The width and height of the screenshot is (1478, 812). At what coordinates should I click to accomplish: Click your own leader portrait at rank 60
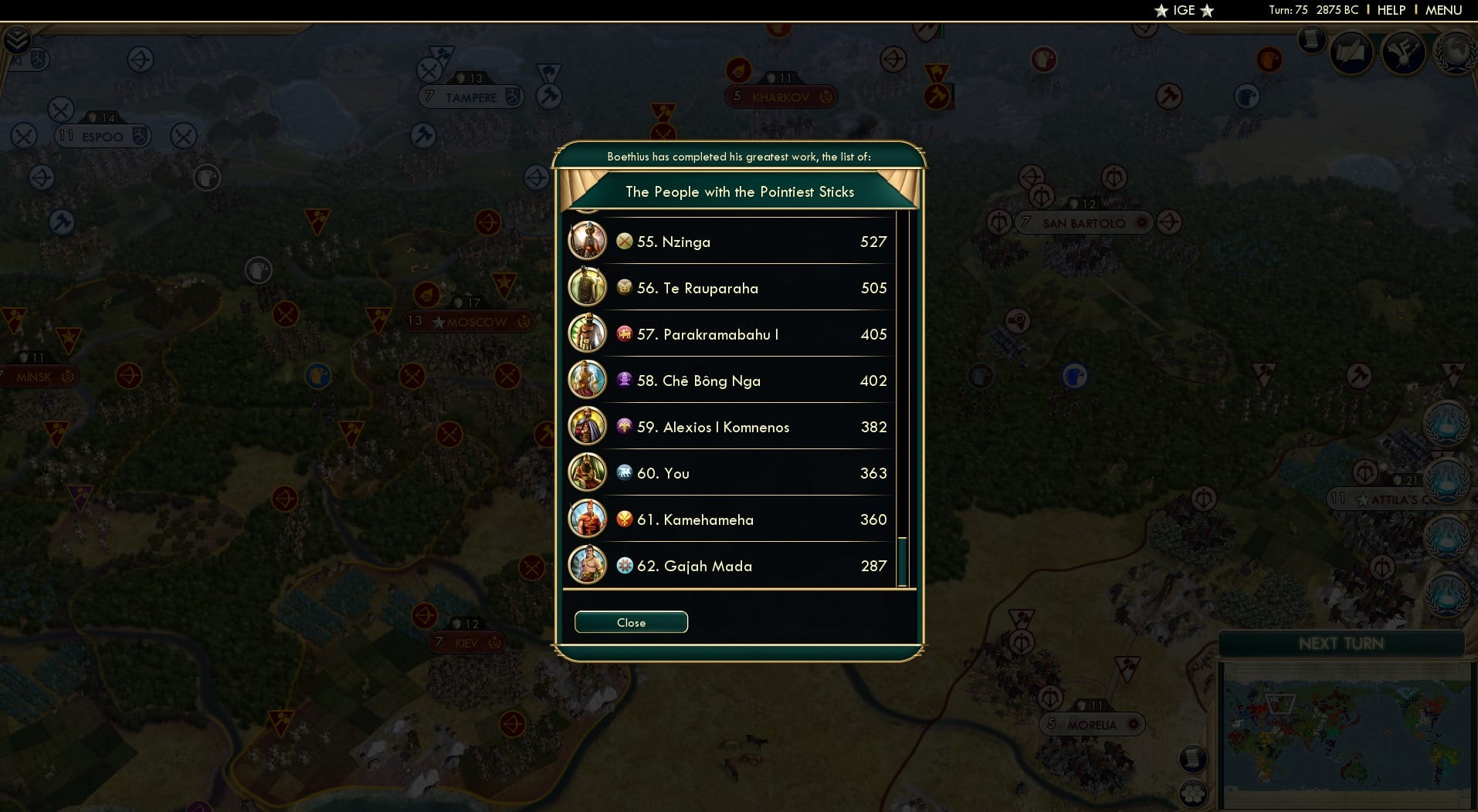point(588,473)
